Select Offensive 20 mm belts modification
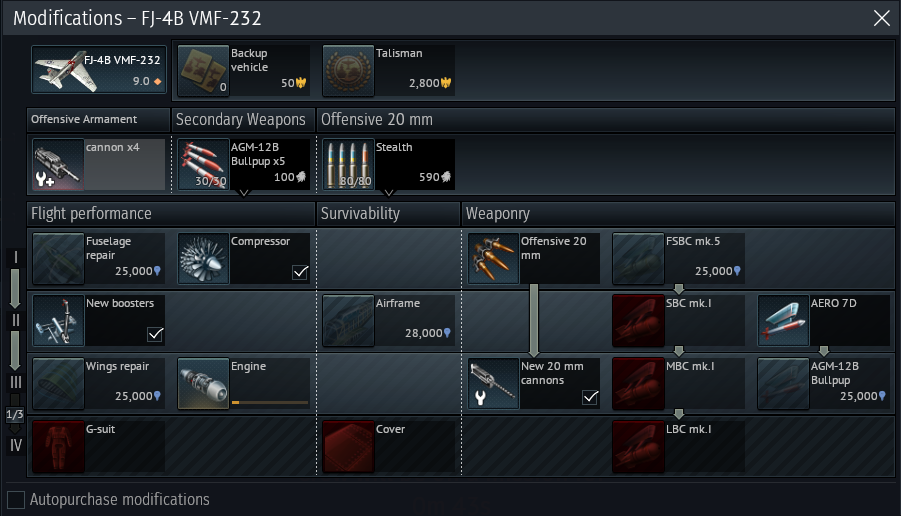Screen dimensions: 901x516 [533, 257]
